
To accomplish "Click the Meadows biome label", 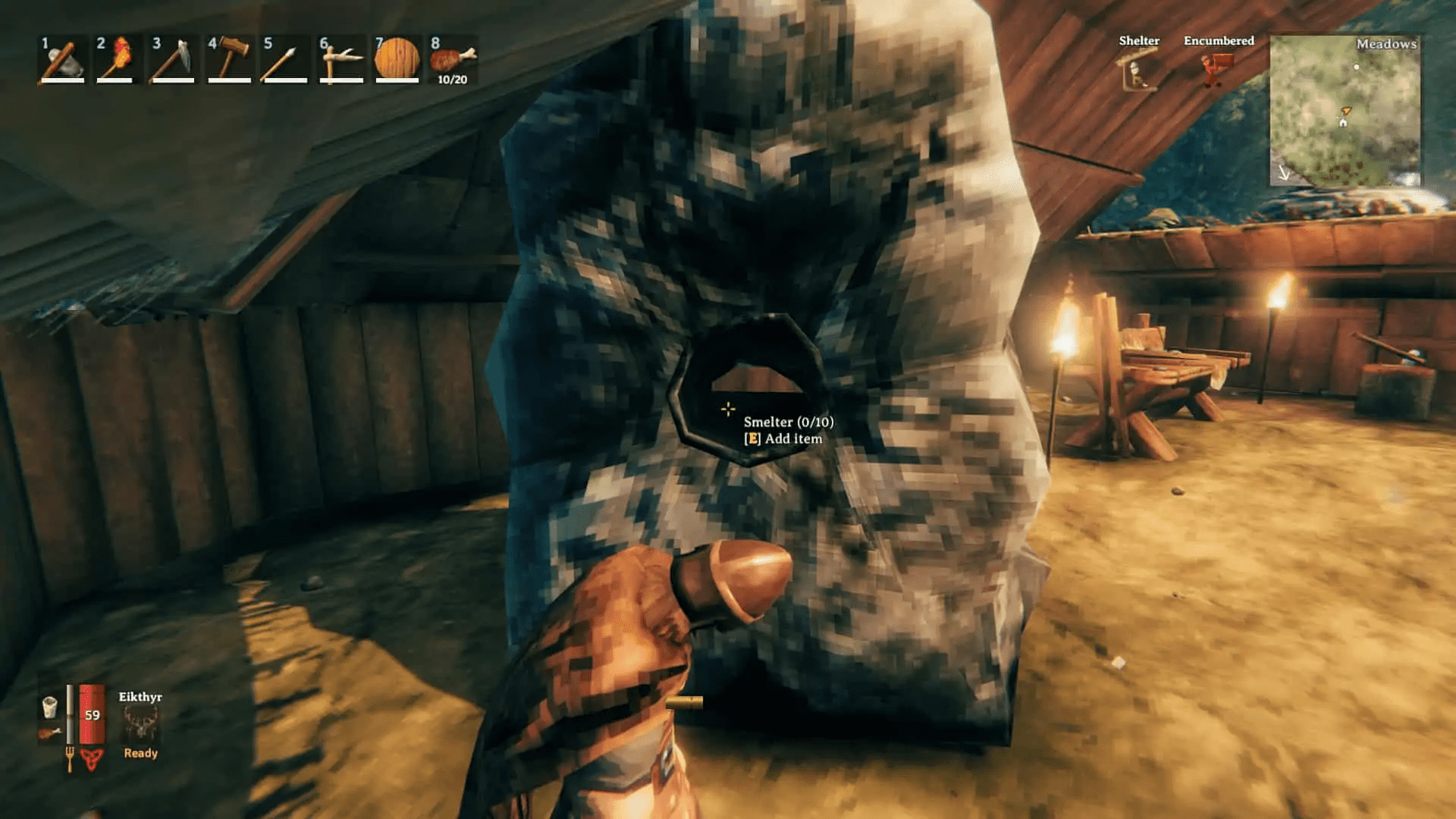I will [1388, 45].
